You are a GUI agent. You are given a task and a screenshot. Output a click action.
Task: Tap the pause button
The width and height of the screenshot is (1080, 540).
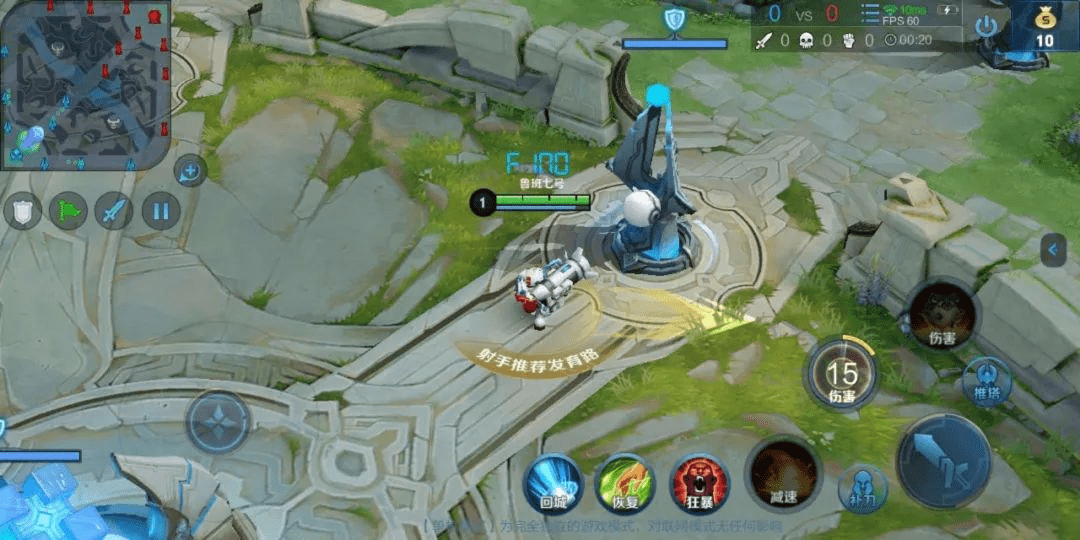160,211
